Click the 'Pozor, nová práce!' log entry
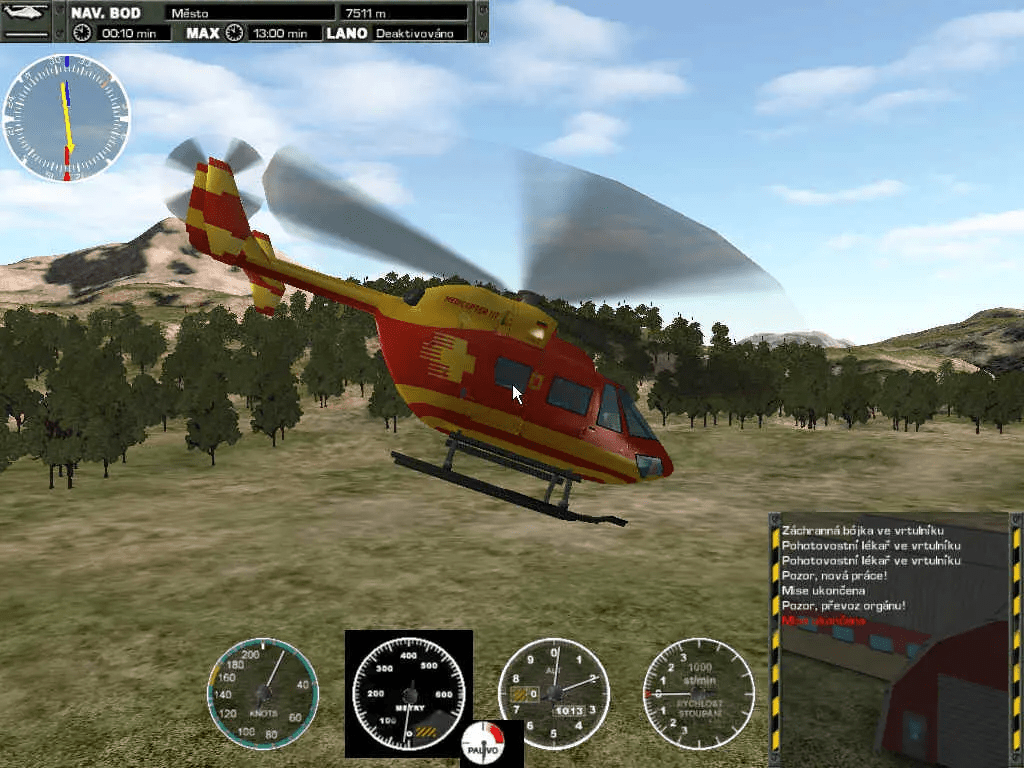Viewport: 1024px width, 768px height. click(835, 576)
